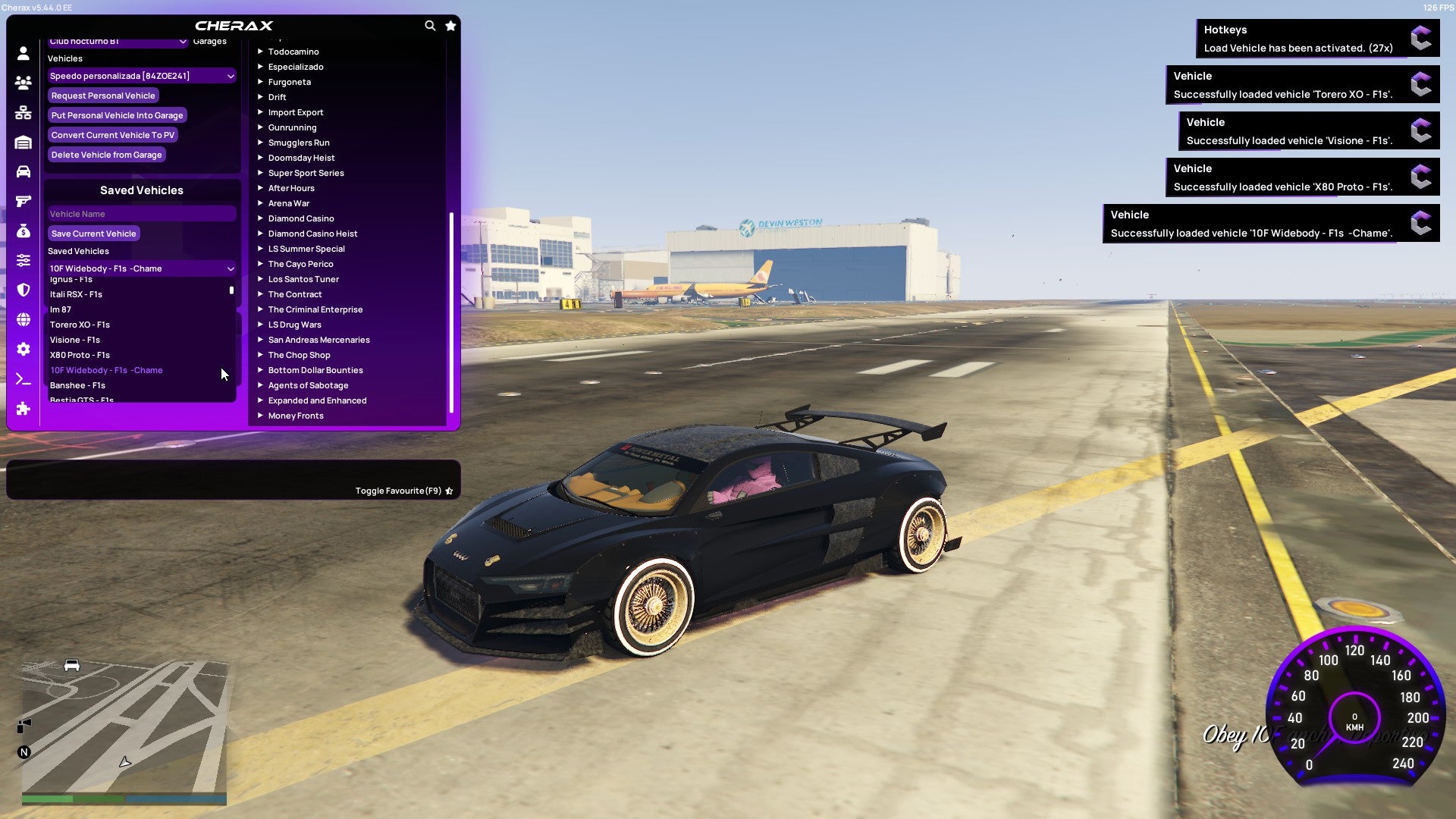Switch to the Garages tab
The height and width of the screenshot is (819, 1456).
pyautogui.click(x=210, y=40)
